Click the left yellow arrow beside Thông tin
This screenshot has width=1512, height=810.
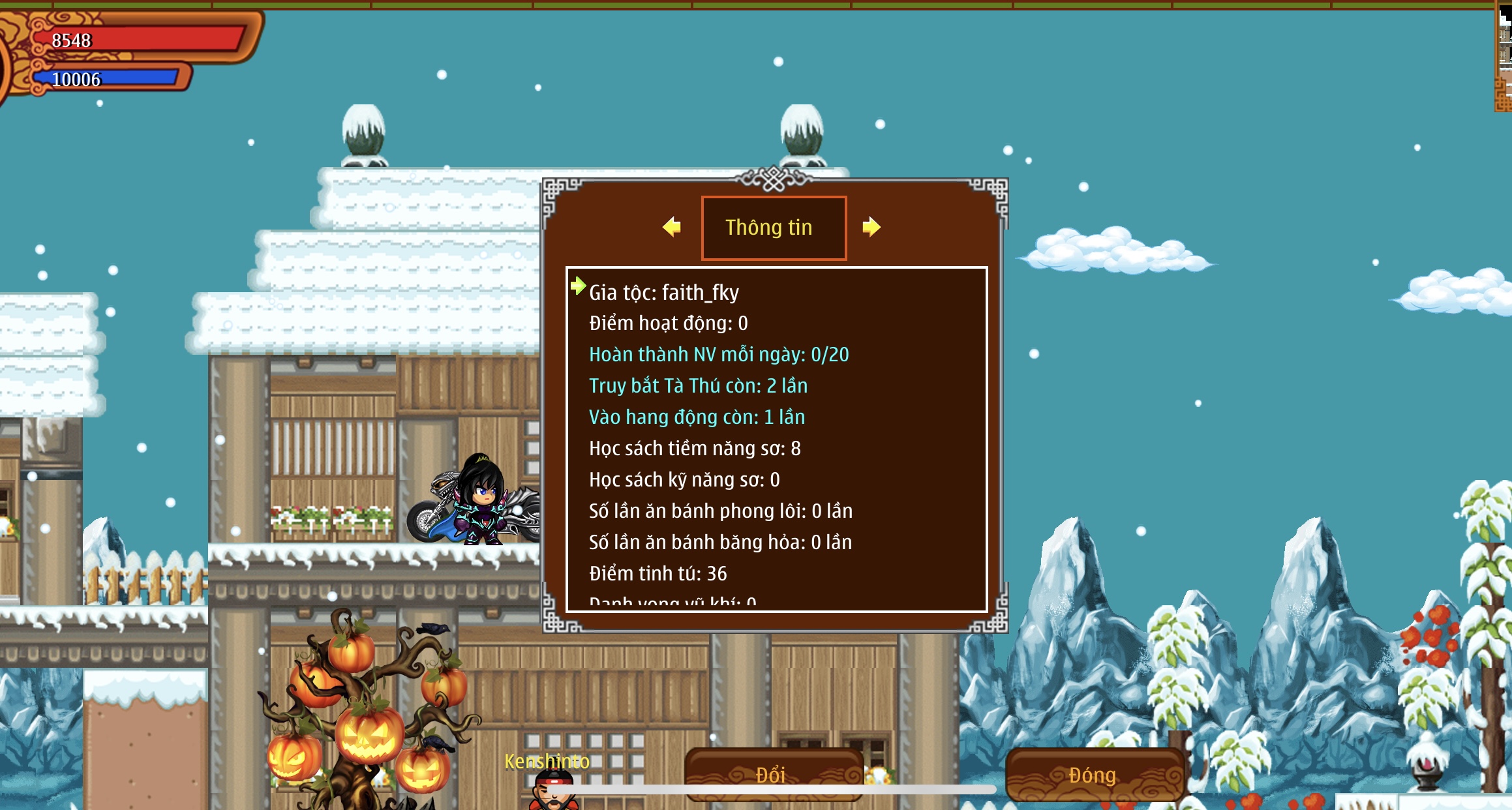pos(672,227)
